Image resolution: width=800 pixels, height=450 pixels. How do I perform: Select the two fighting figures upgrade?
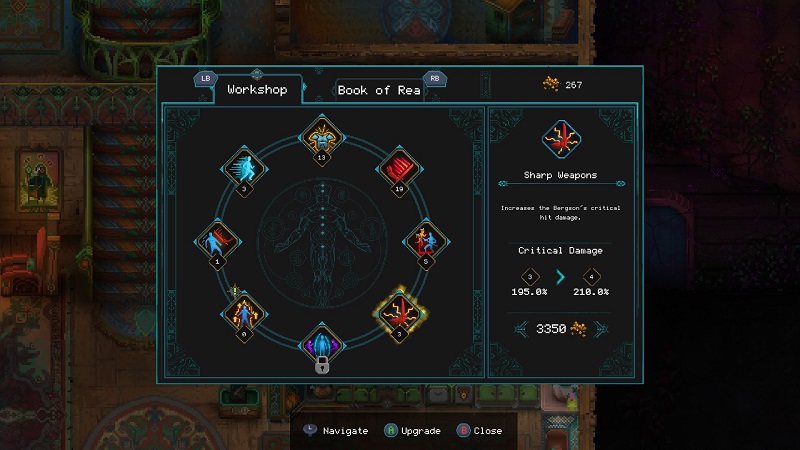(424, 240)
